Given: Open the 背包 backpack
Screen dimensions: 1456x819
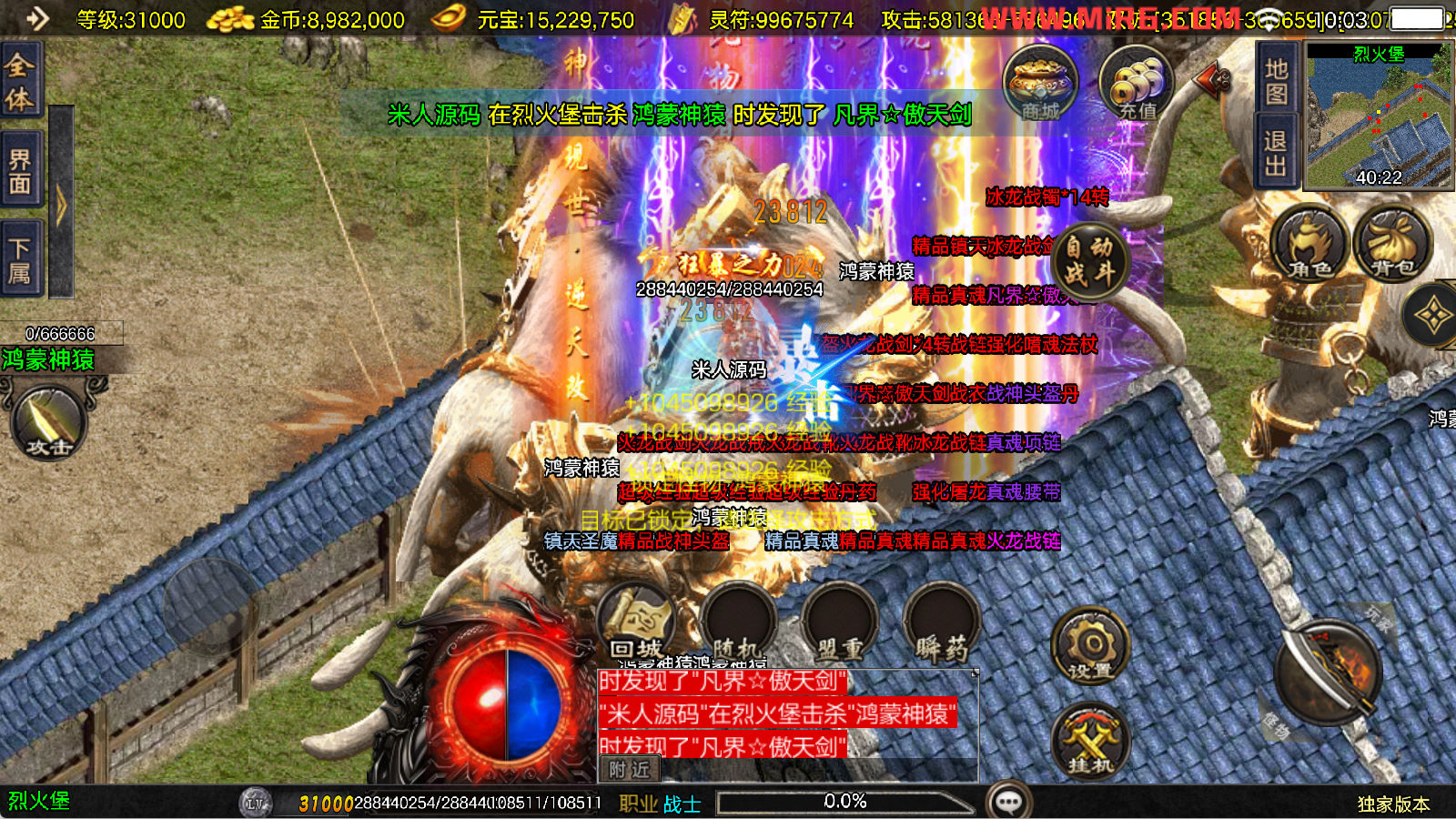Looking at the screenshot, I should [1392, 243].
